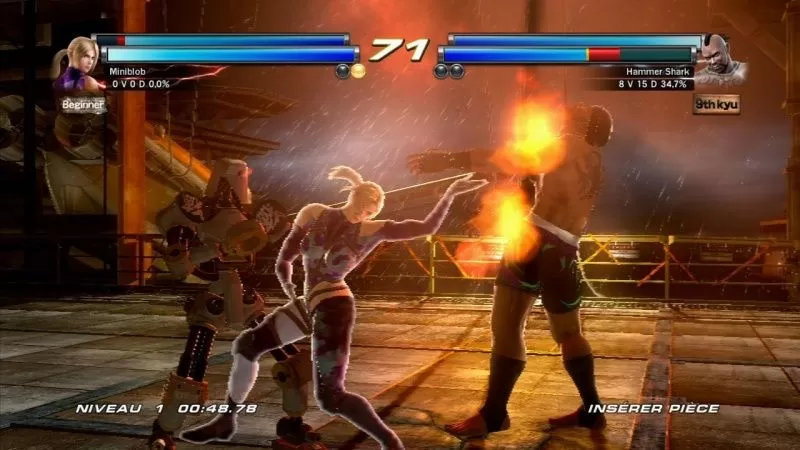Open the 9th kyu rank badge
Viewport: 800px width, 450px height.
tap(716, 103)
